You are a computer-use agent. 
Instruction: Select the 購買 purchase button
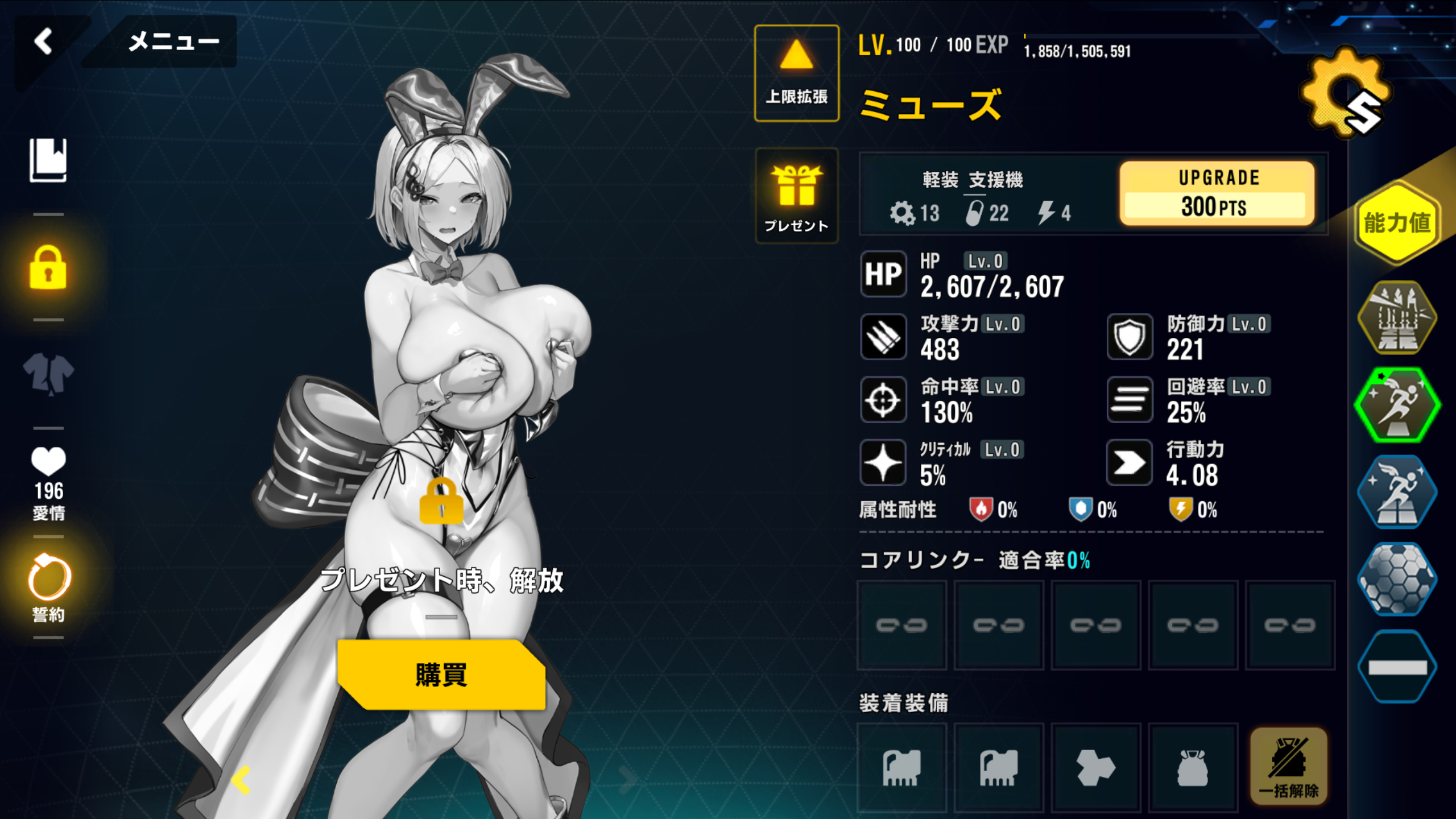tap(441, 675)
